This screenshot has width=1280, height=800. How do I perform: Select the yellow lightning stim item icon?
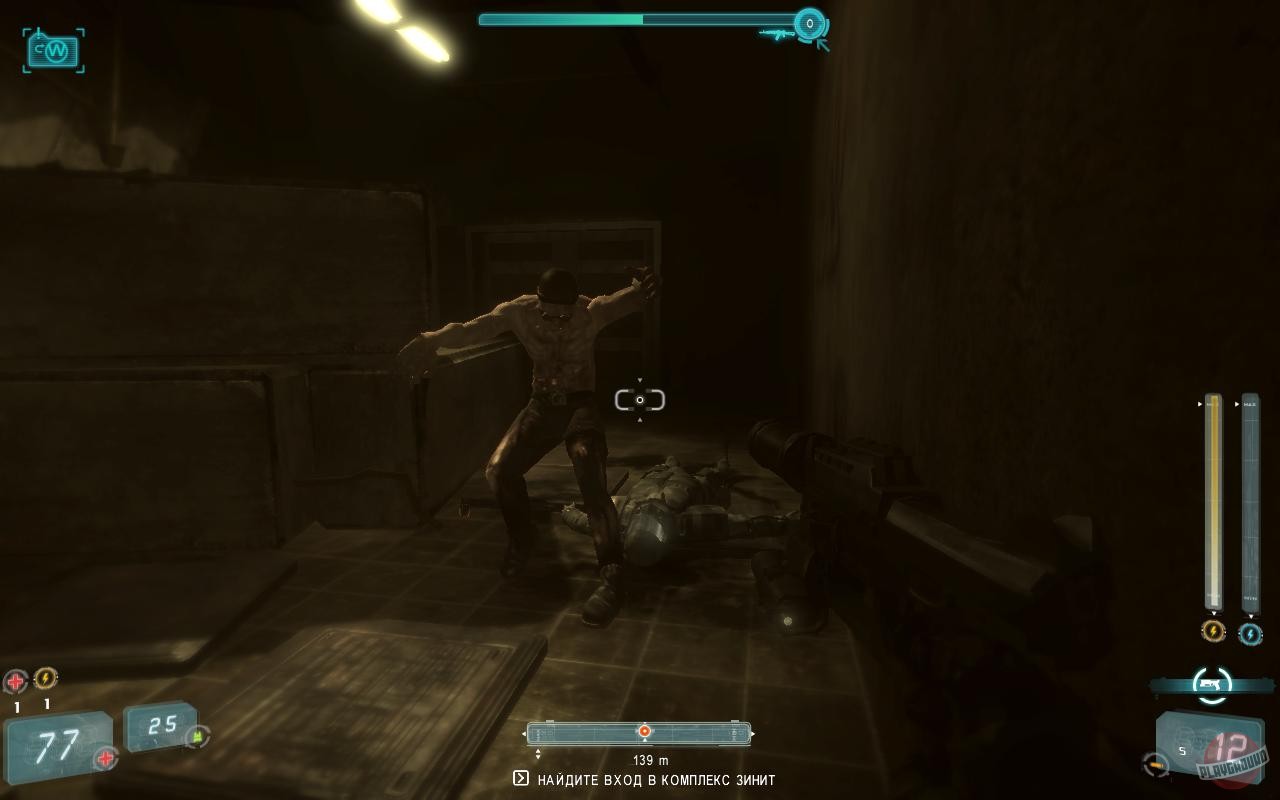coord(45,678)
